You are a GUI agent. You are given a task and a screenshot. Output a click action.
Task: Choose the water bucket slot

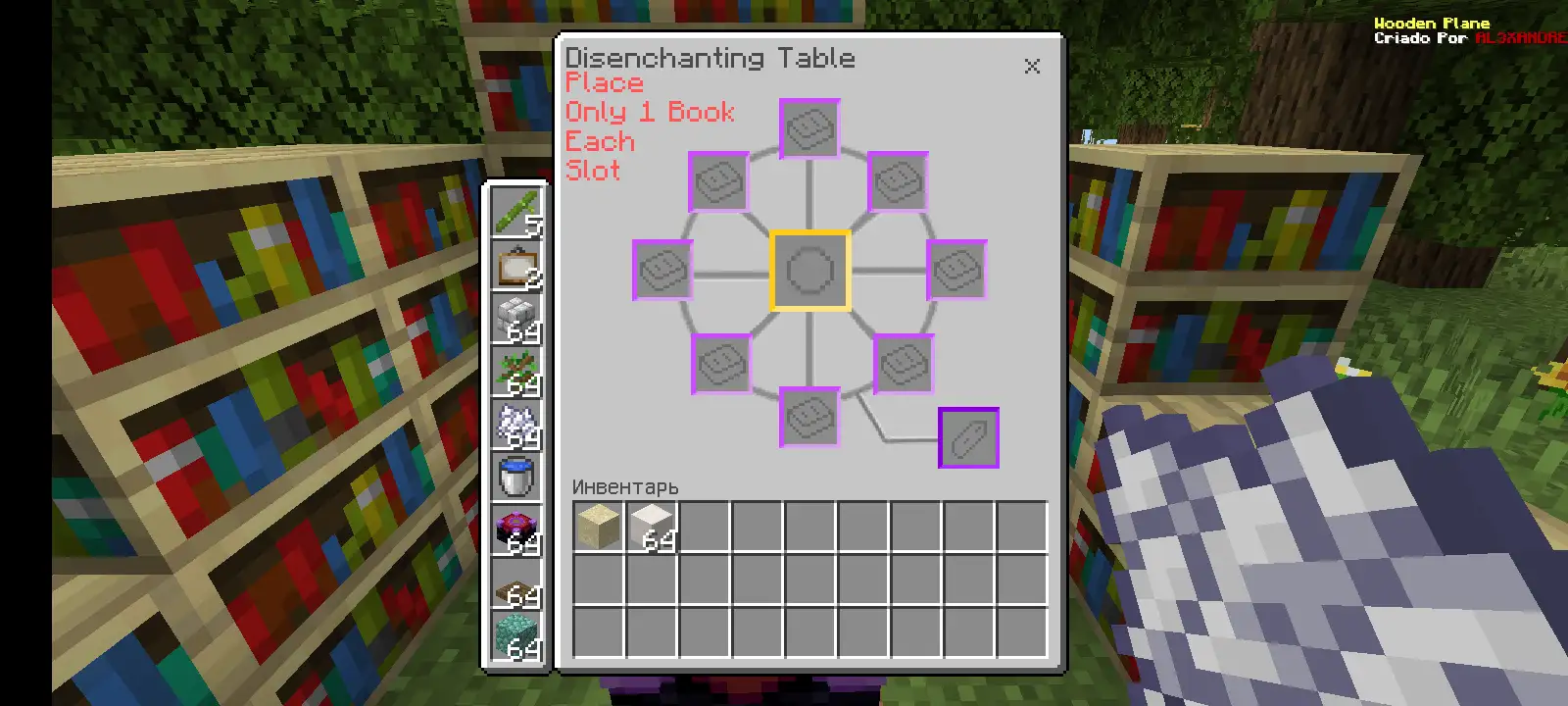(516, 478)
